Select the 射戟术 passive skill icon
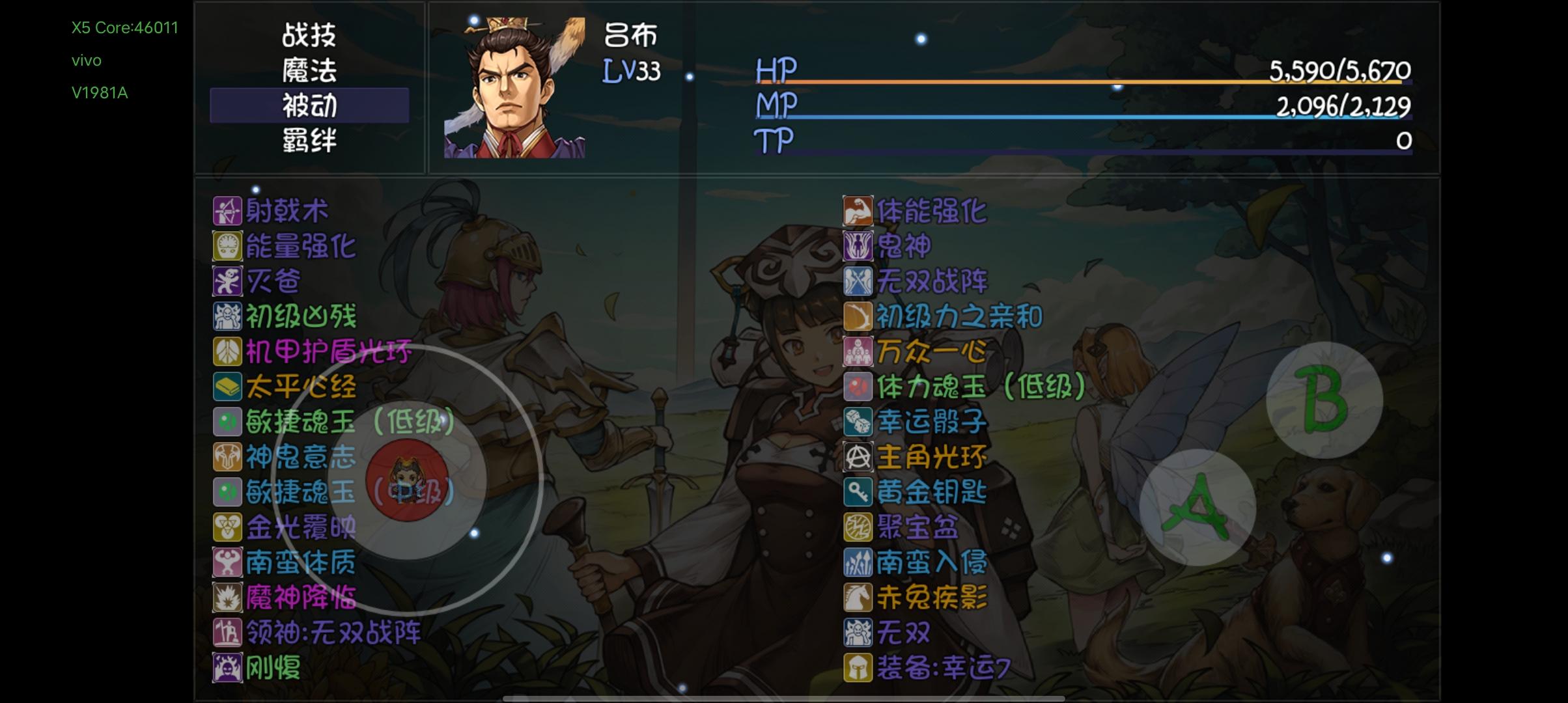The height and width of the screenshot is (703, 1568). (x=227, y=210)
